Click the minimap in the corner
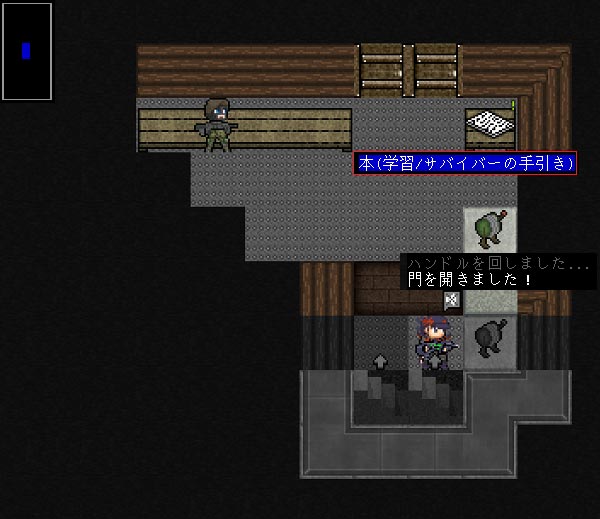 [27, 51]
